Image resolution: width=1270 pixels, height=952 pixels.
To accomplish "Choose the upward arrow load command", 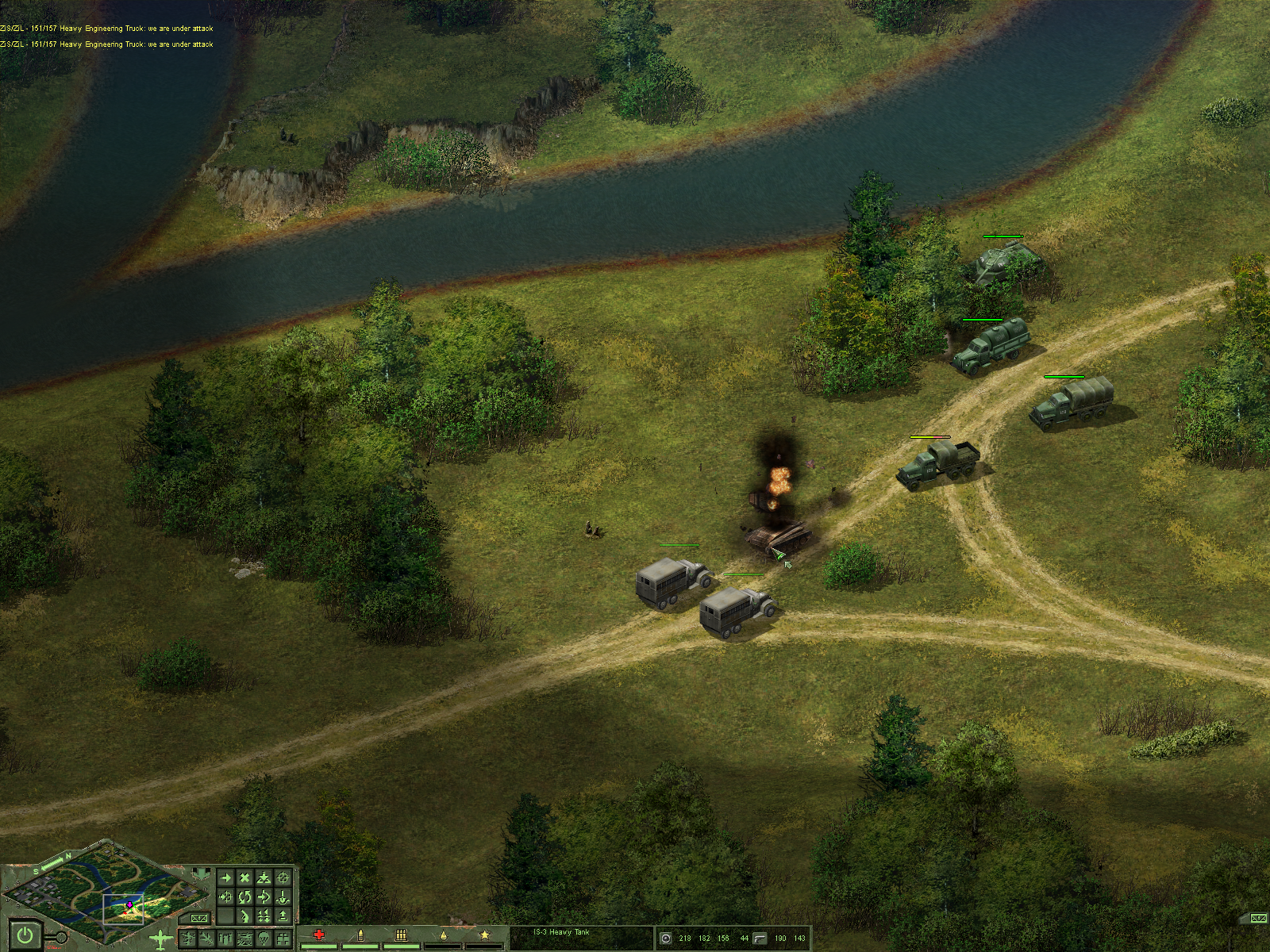I will (x=283, y=916).
